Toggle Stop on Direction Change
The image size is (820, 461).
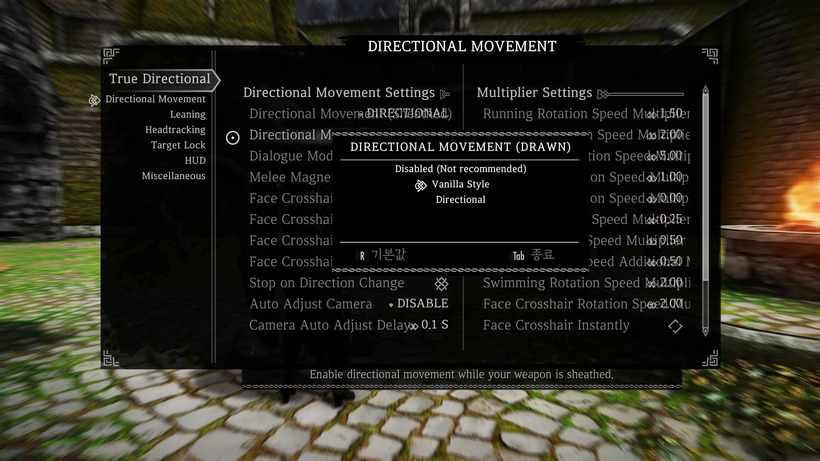pyautogui.click(x=441, y=284)
